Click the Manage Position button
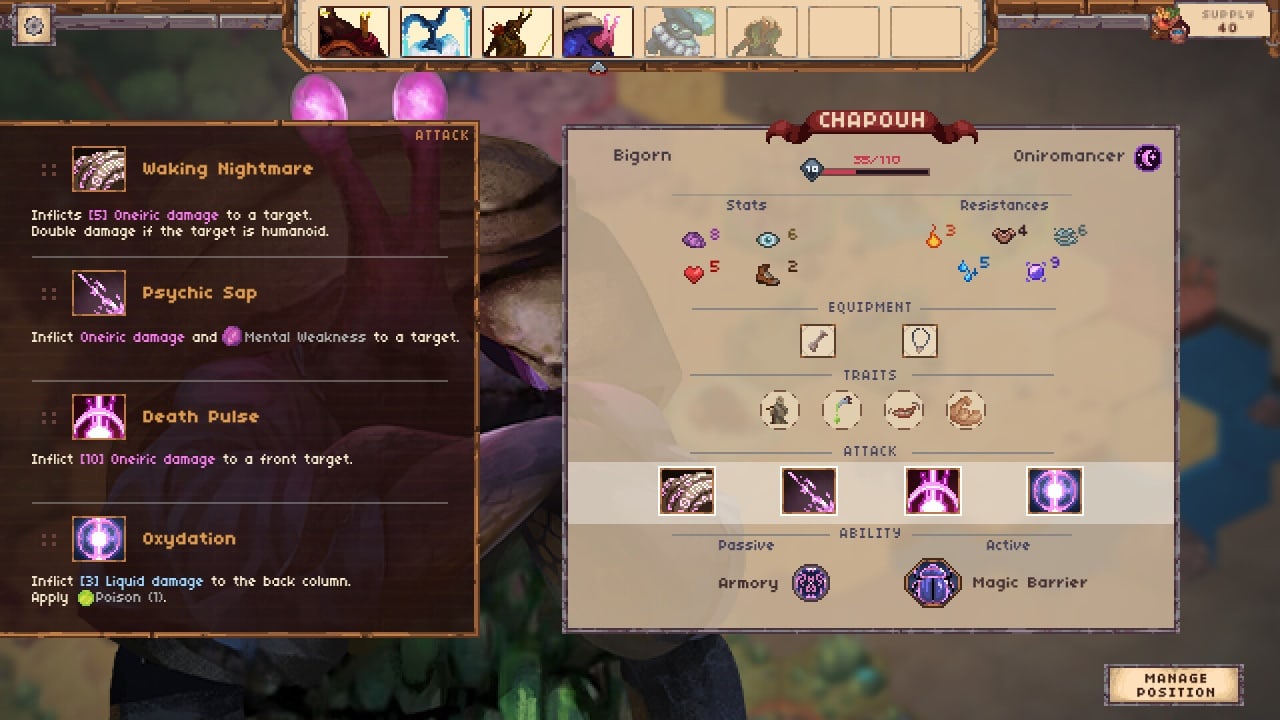The image size is (1280, 720). tap(1175, 685)
